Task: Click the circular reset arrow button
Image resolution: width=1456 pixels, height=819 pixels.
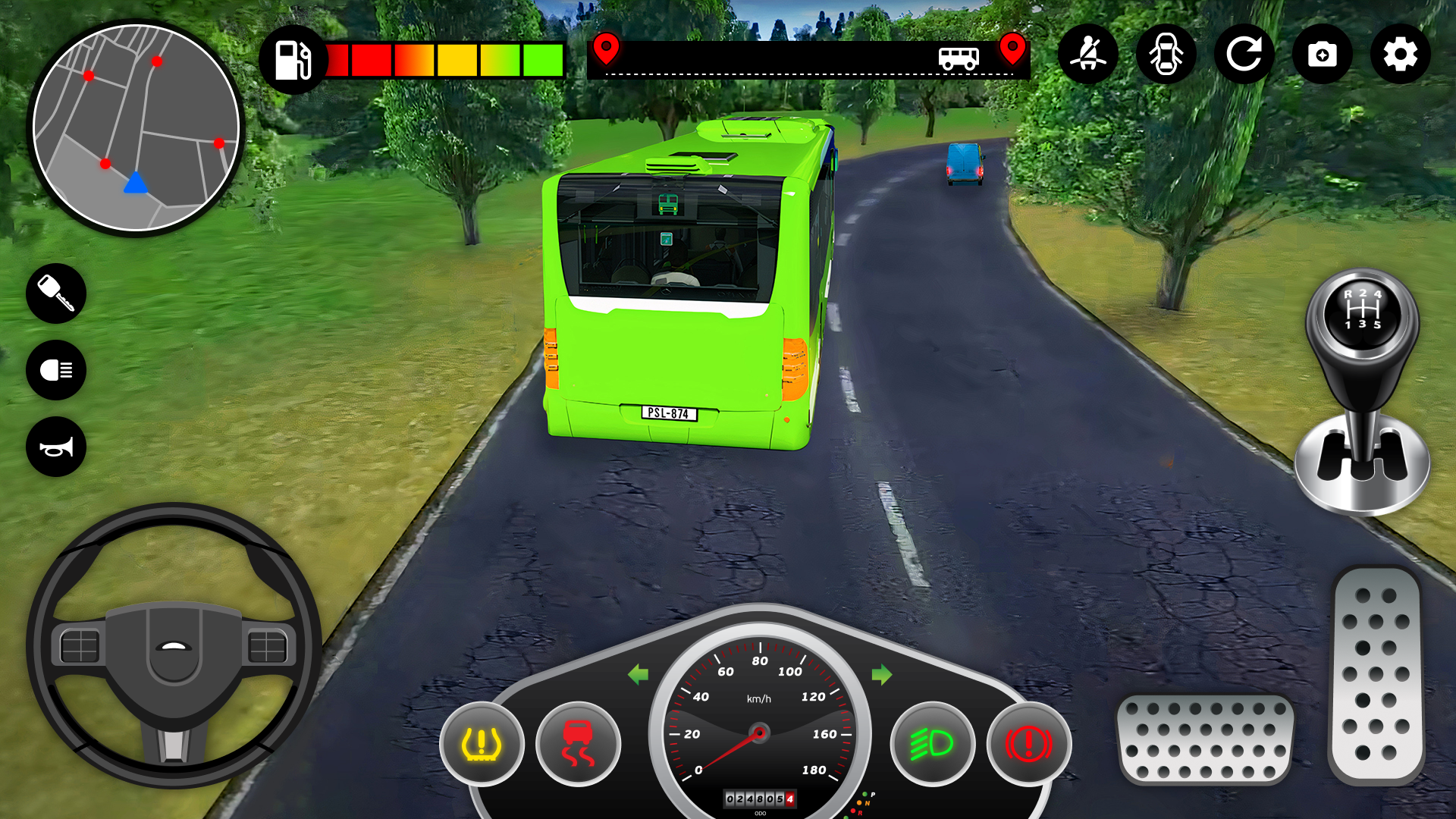Action: coord(1244,54)
